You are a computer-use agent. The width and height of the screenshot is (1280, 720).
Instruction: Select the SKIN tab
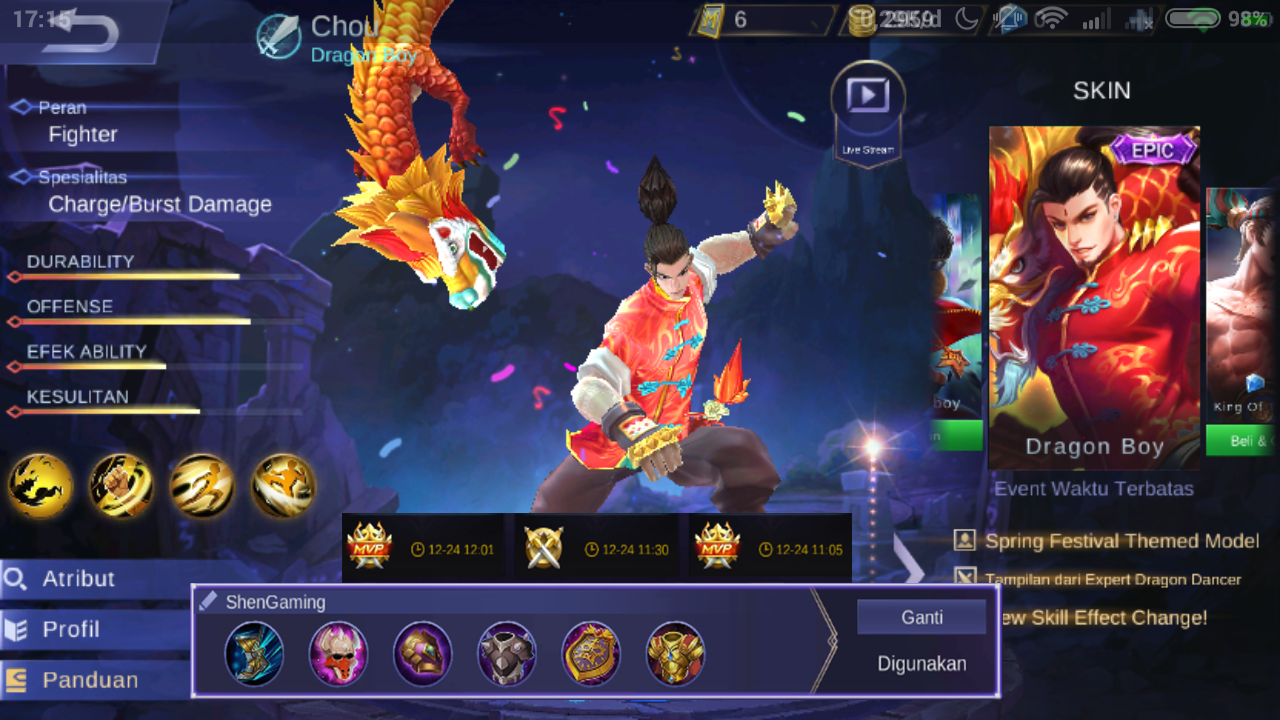(x=1103, y=91)
